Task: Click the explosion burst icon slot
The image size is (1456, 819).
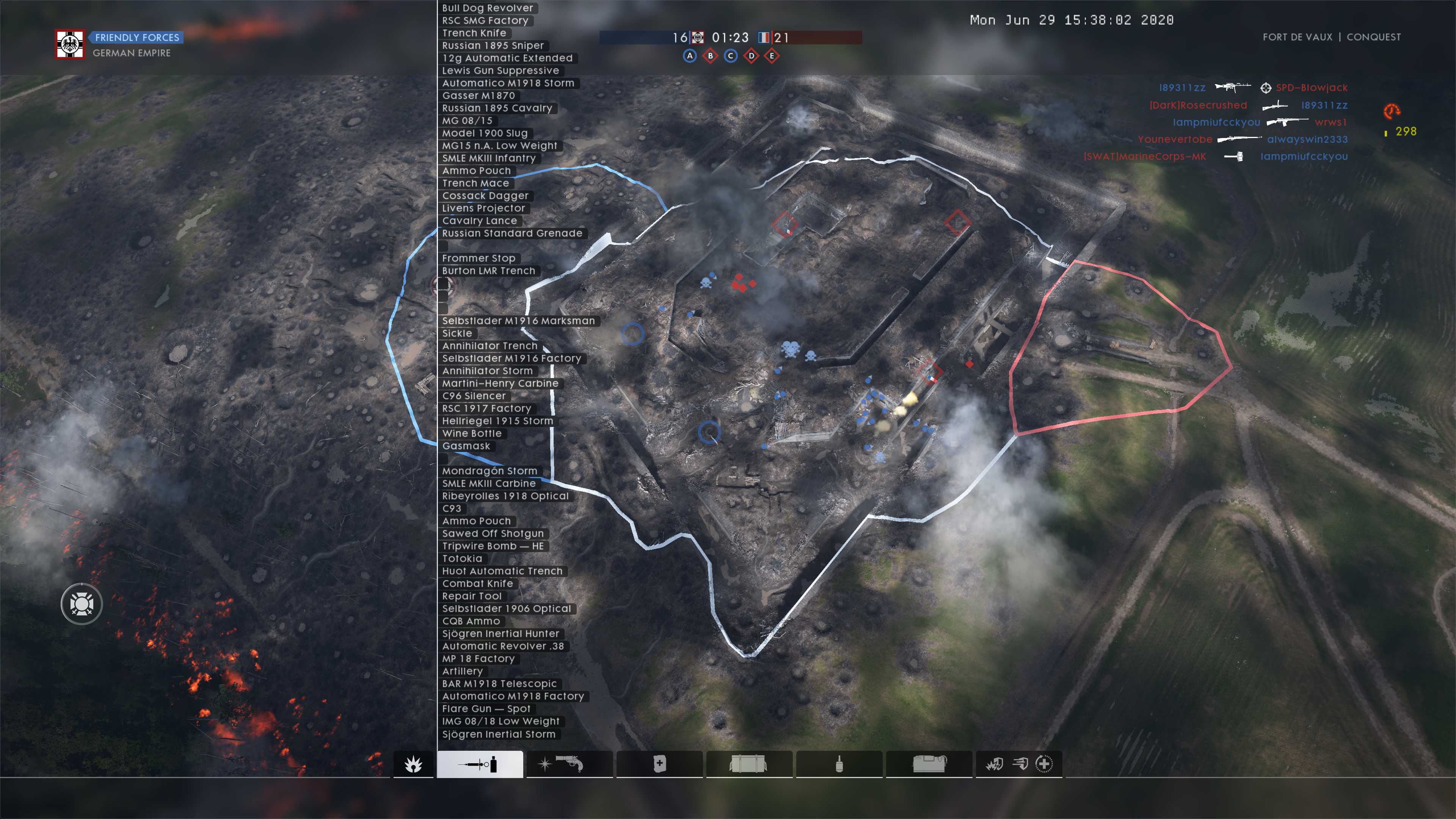Action: tap(413, 764)
